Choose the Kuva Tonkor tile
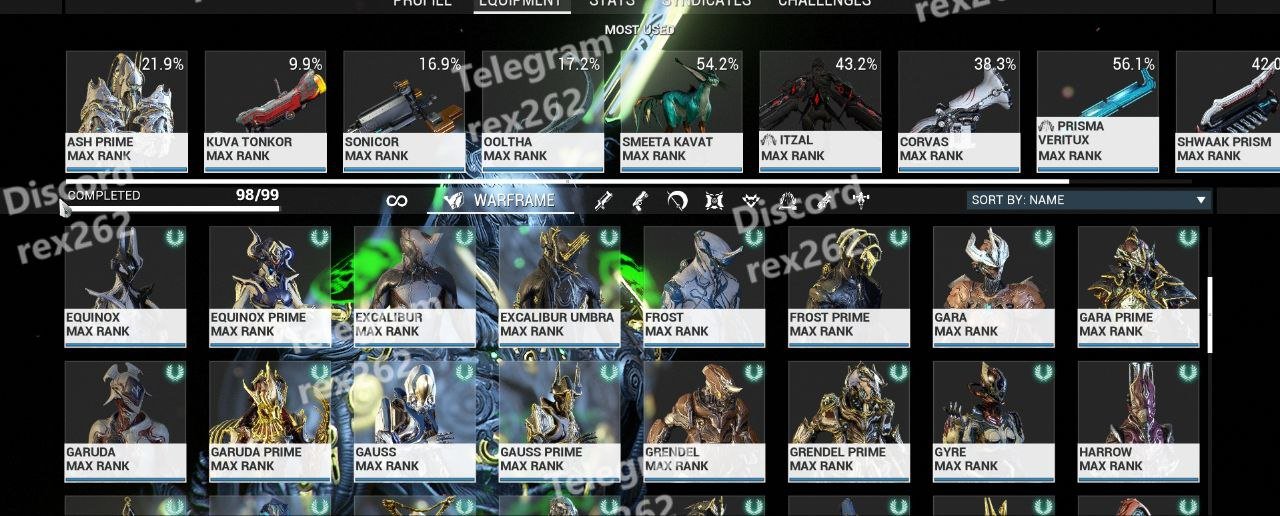1280x516 pixels. (265, 111)
